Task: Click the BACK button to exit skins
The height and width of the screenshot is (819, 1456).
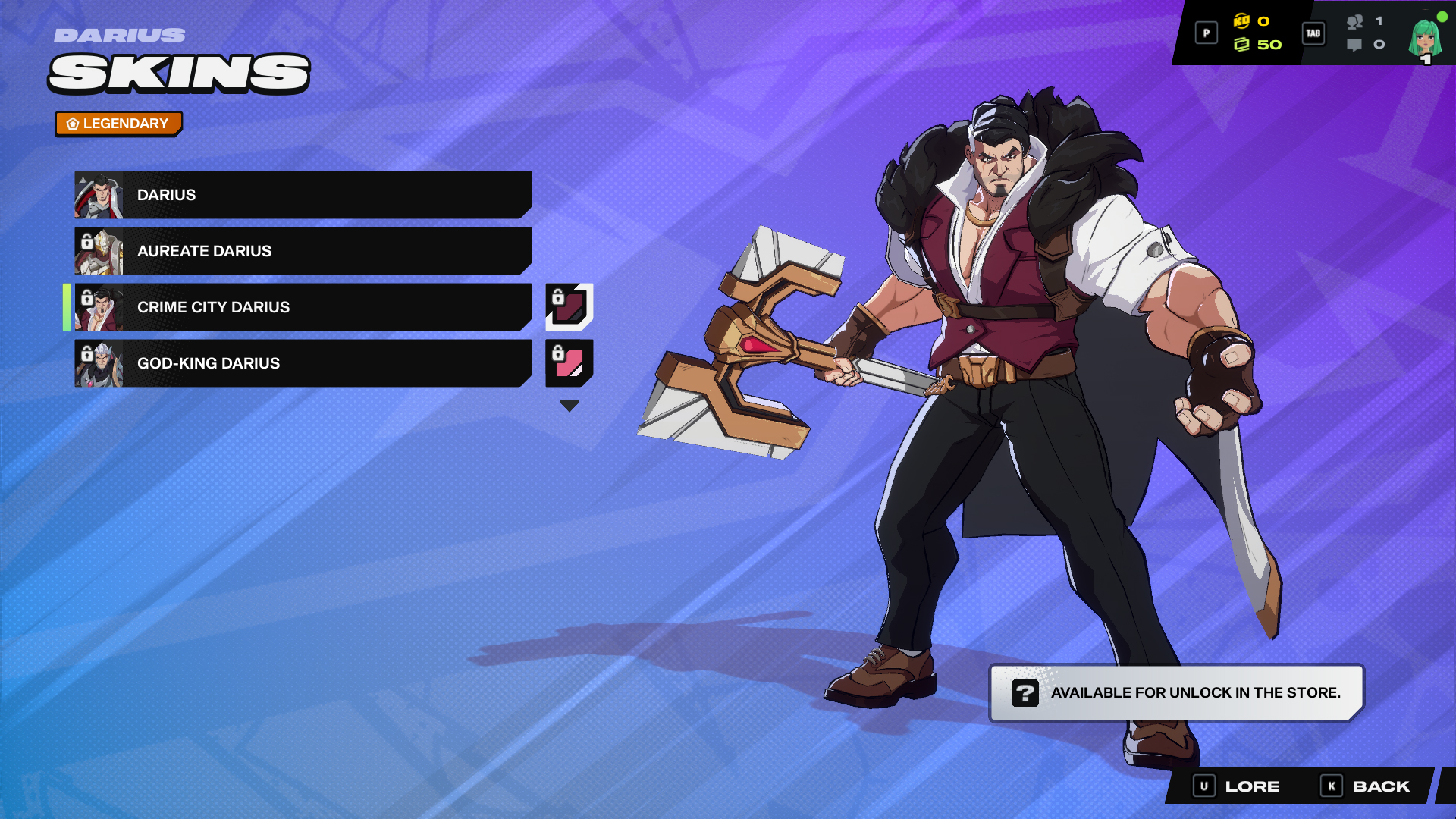Action: pyautogui.click(x=1371, y=786)
